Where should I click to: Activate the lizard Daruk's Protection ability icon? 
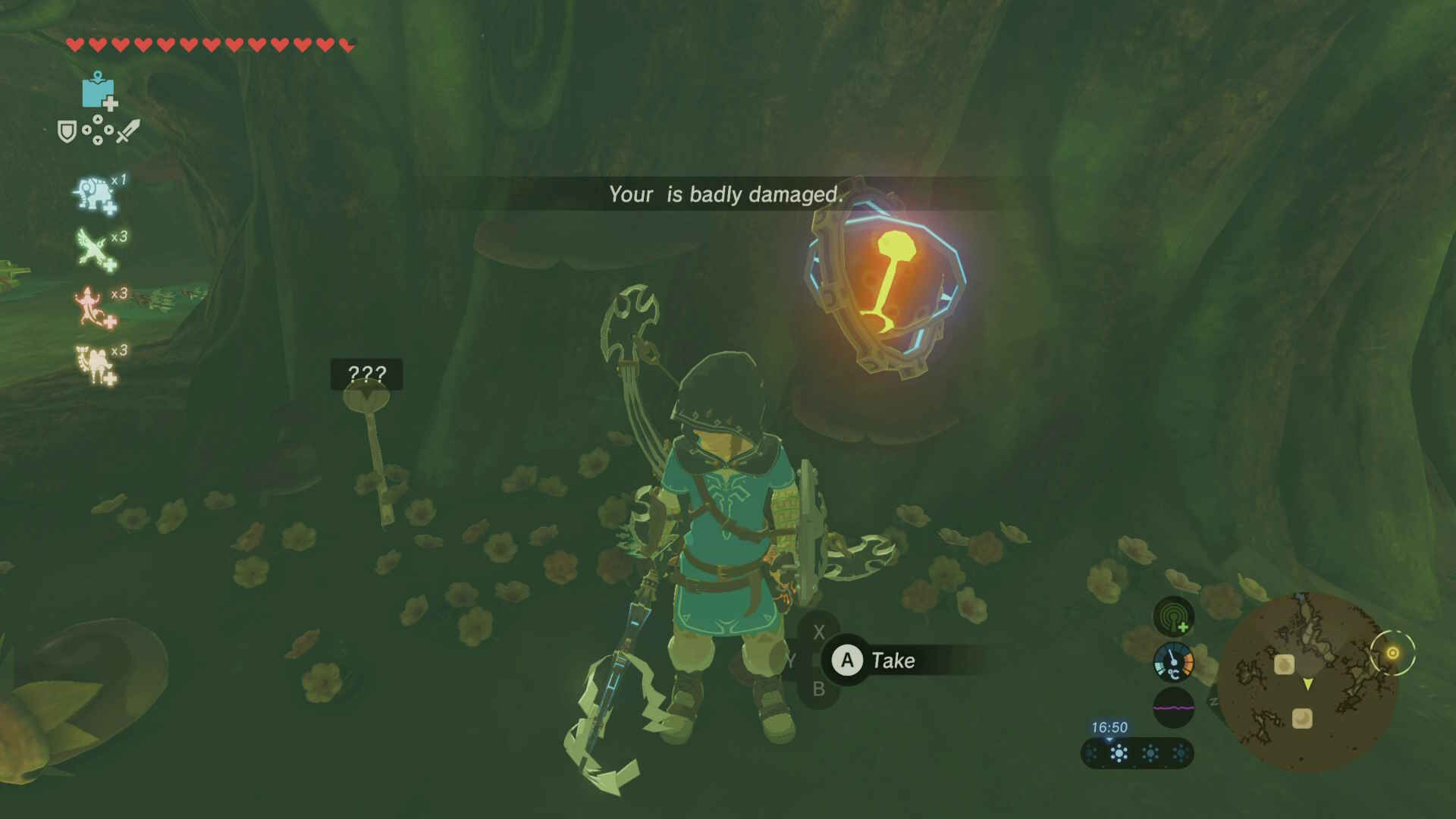pyautogui.click(x=94, y=306)
